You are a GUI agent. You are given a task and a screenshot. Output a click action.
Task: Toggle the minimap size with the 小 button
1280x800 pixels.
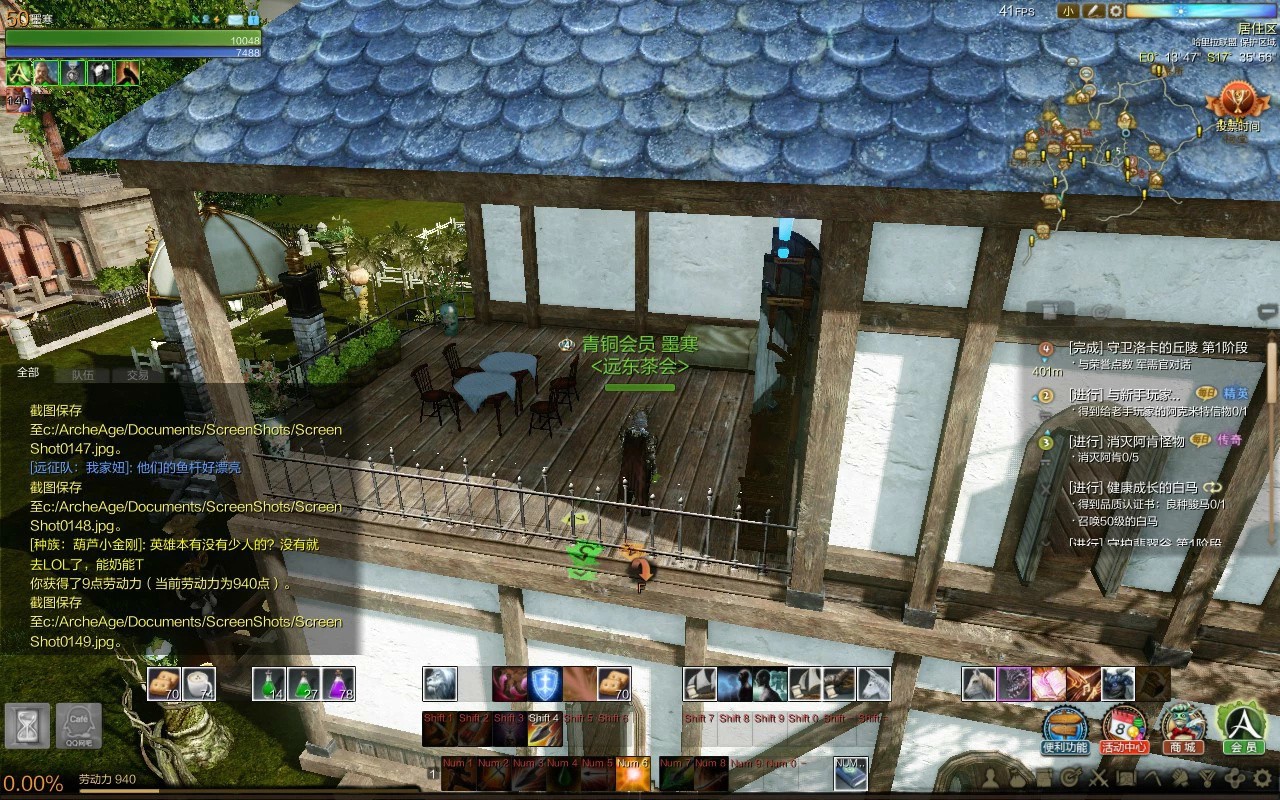point(1069,11)
